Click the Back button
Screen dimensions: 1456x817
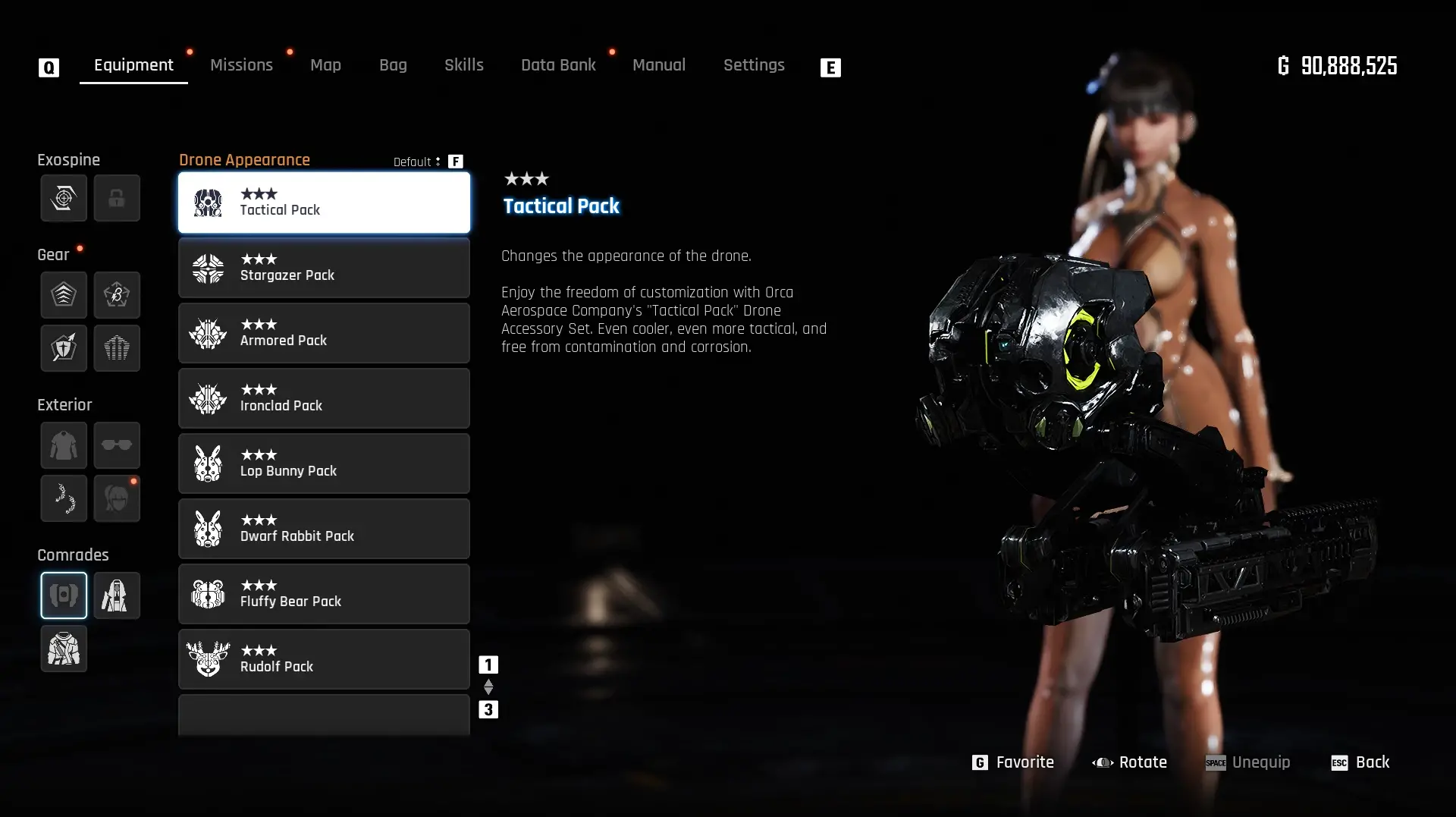coord(1360,762)
